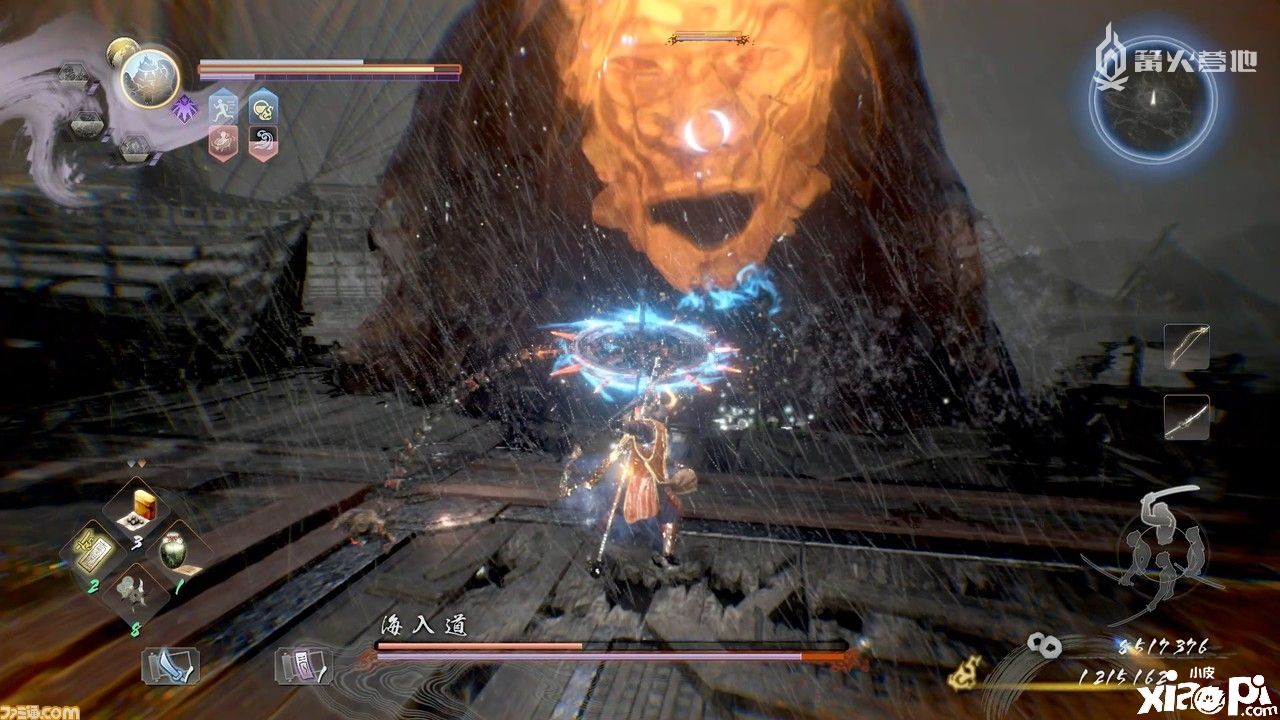This screenshot has height=720, width=1280.
Task: Select the guardian spirit portrait
Action: pos(150,79)
